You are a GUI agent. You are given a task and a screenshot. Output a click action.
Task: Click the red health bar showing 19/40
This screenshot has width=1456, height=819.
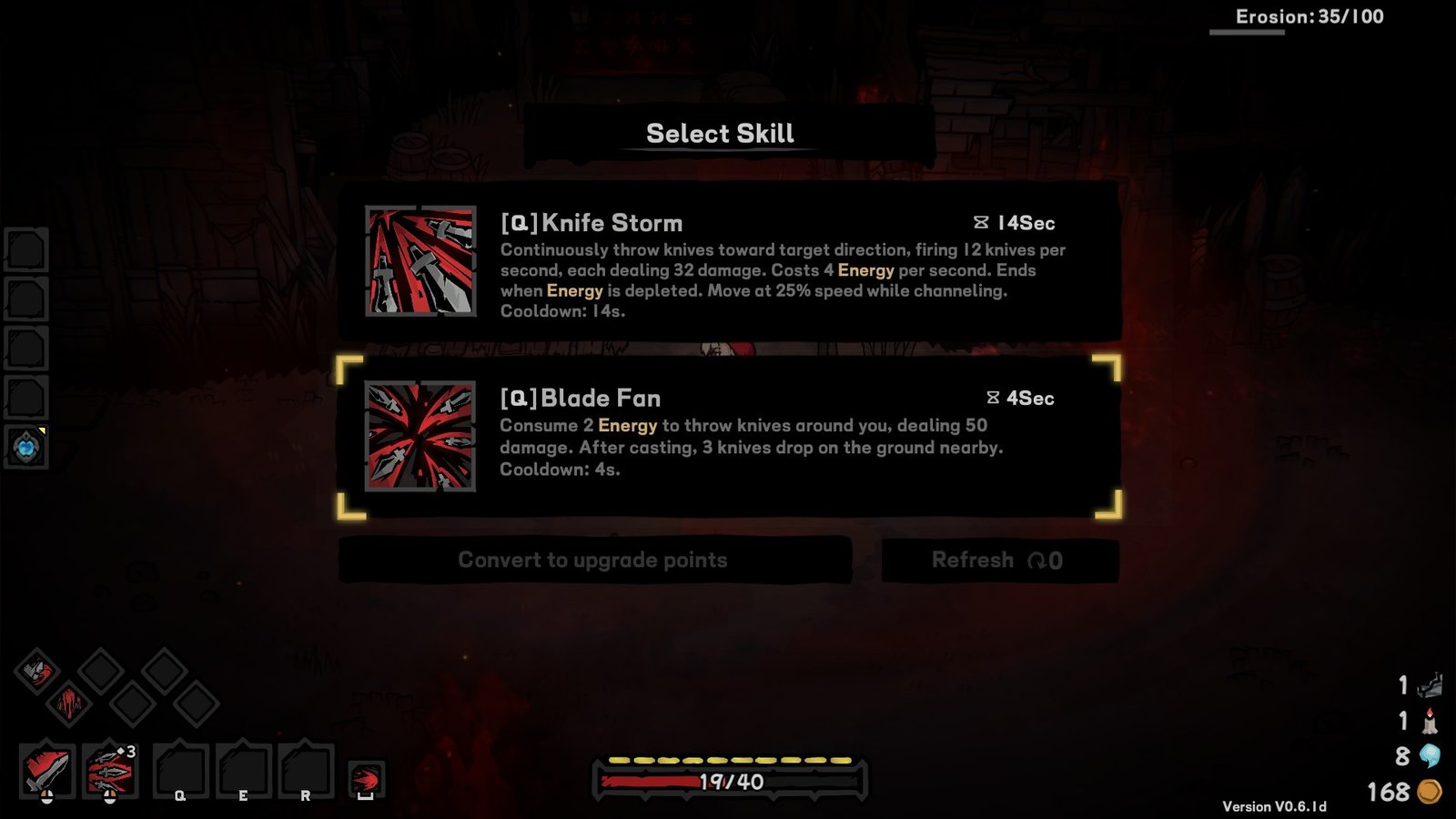coord(728,781)
